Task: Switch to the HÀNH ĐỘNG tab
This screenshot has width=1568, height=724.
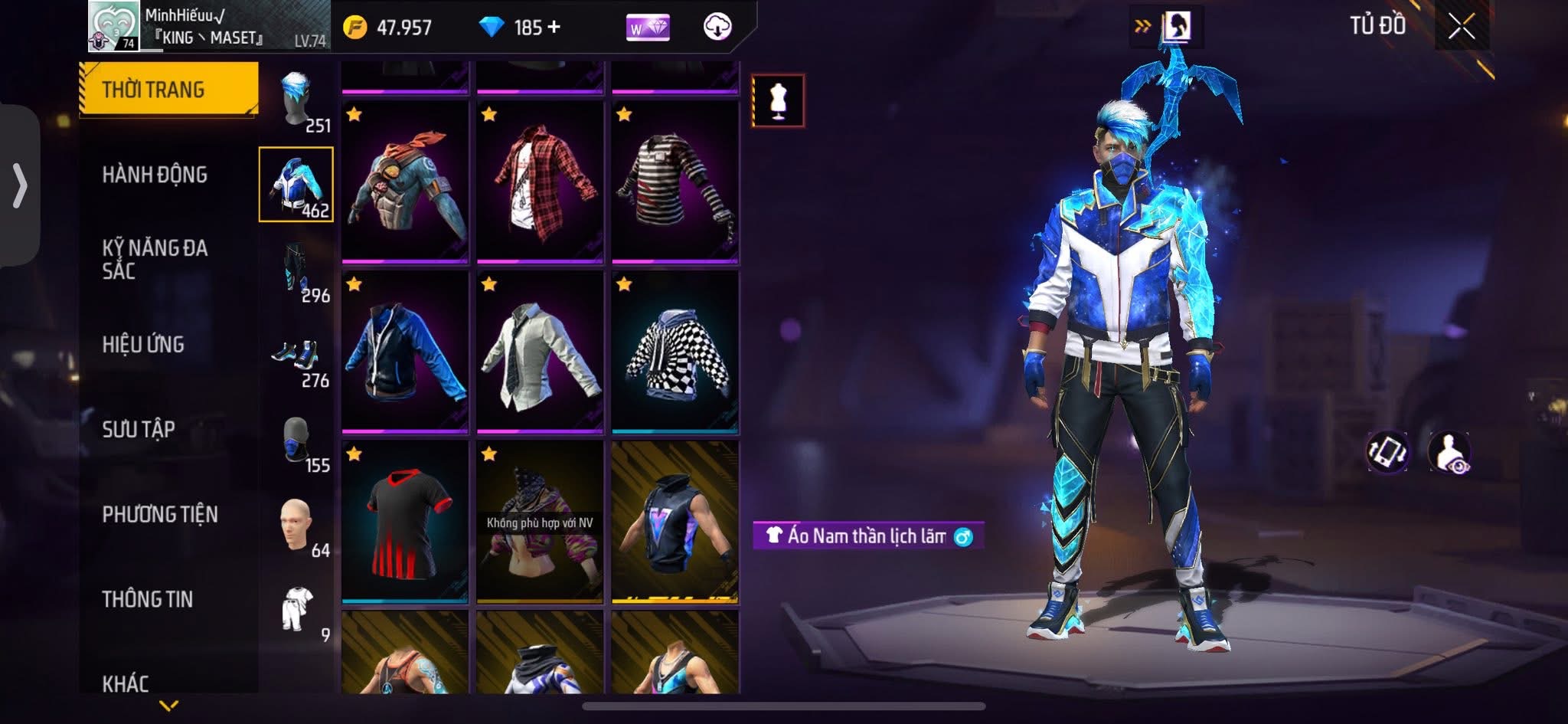Action: 157,175
